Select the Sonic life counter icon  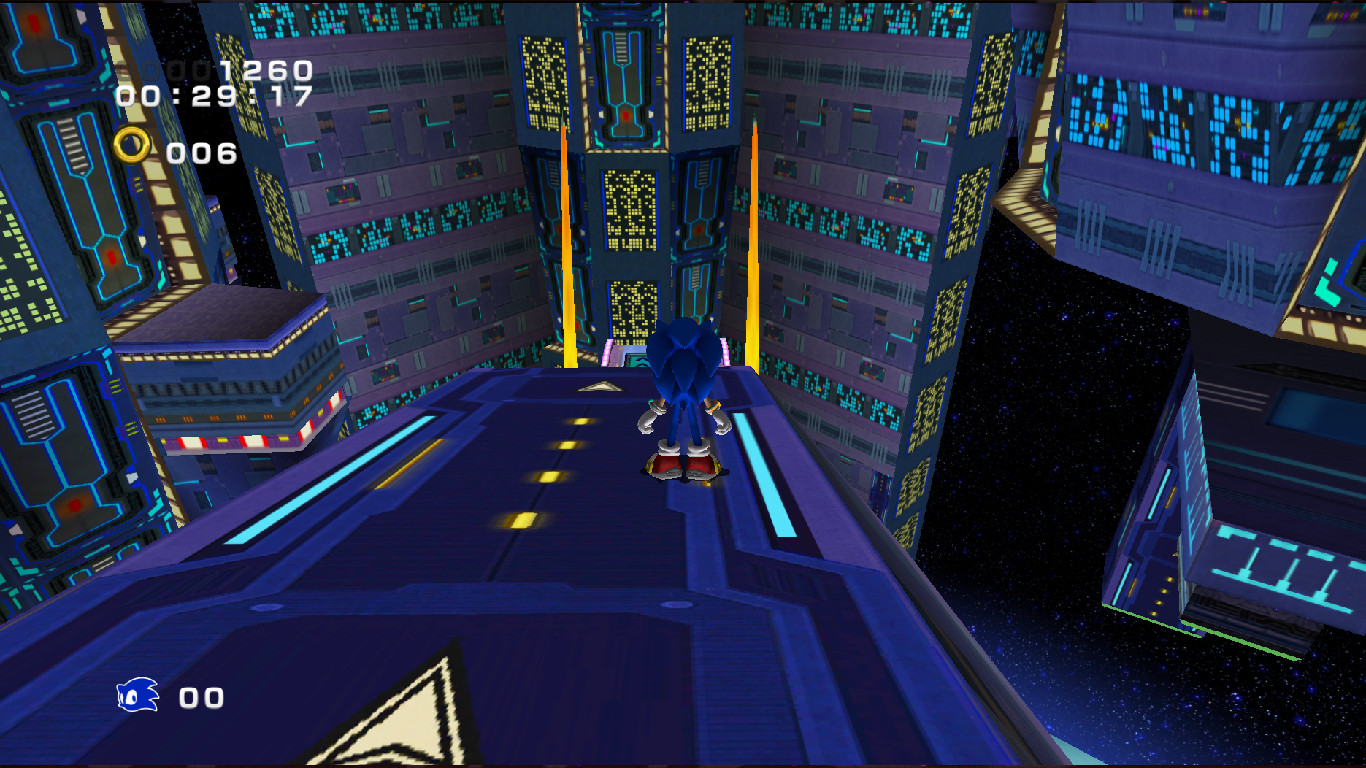click(x=136, y=694)
